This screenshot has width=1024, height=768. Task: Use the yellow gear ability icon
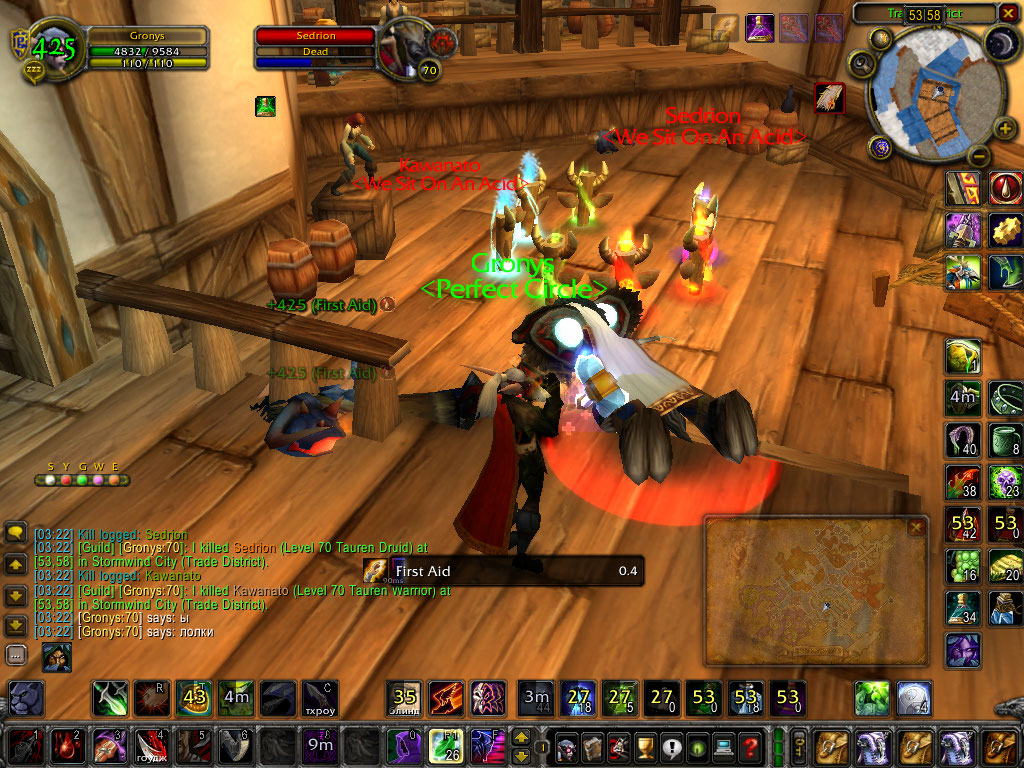pyautogui.click(x=1005, y=230)
